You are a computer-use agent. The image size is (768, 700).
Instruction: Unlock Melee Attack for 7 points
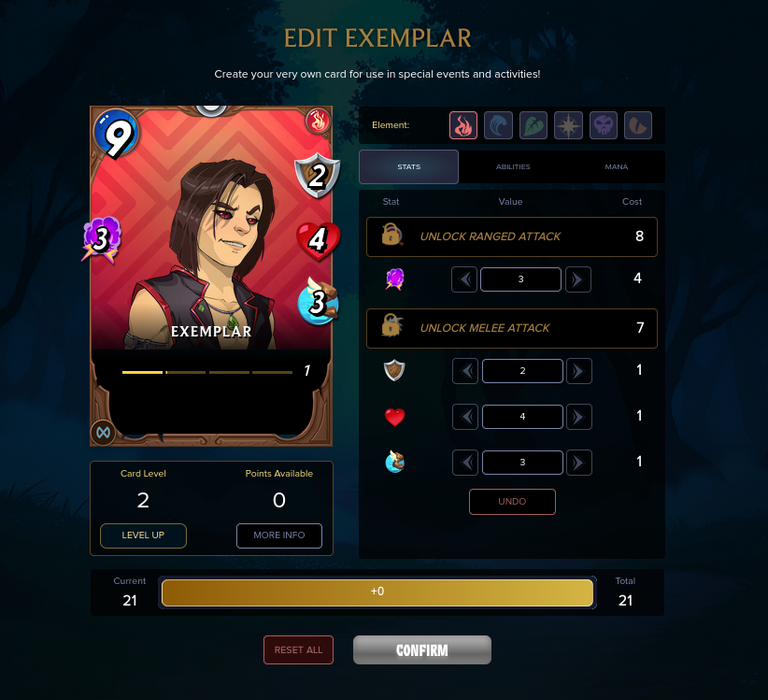(x=511, y=328)
